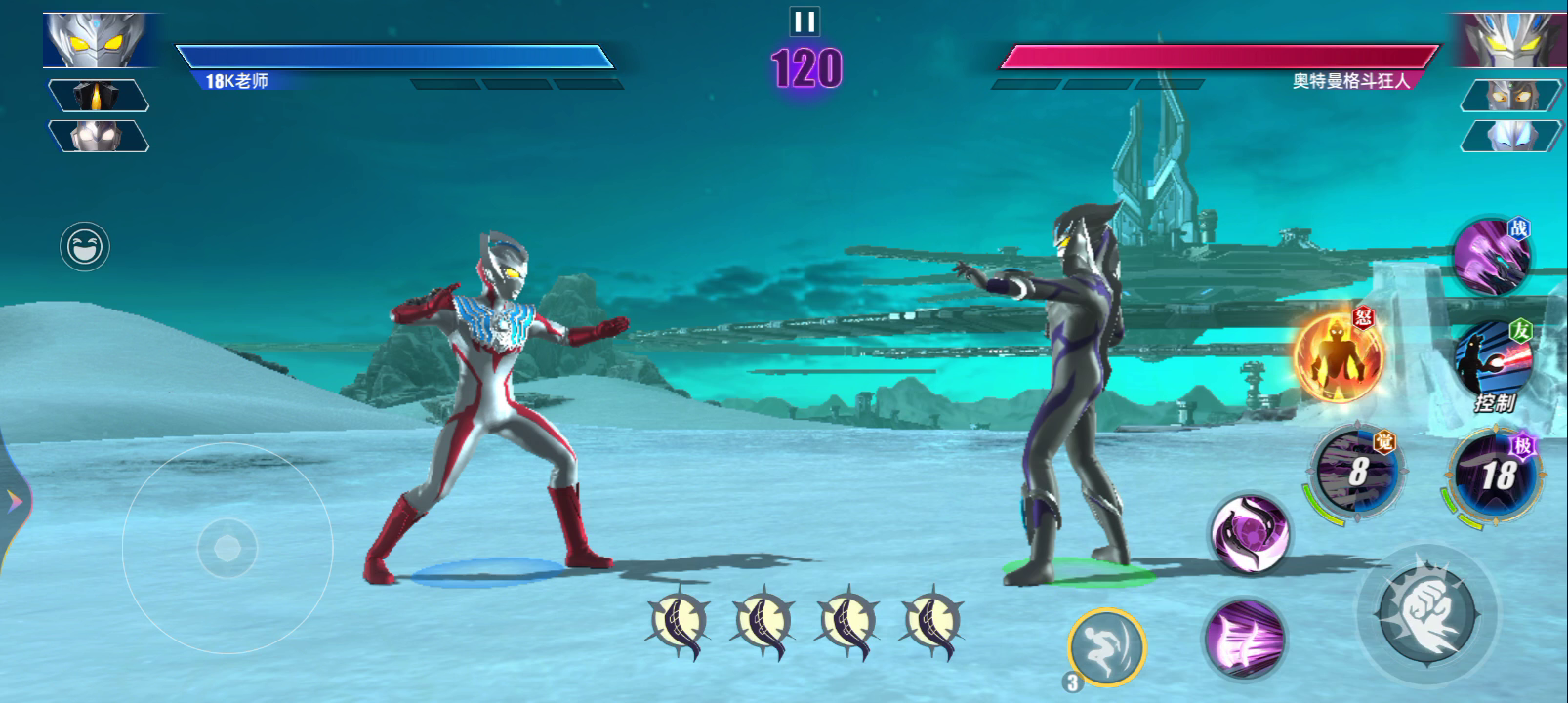The image size is (1568, 703).
Task: Use the purple claw slash skill
Action: point(1245,639)
